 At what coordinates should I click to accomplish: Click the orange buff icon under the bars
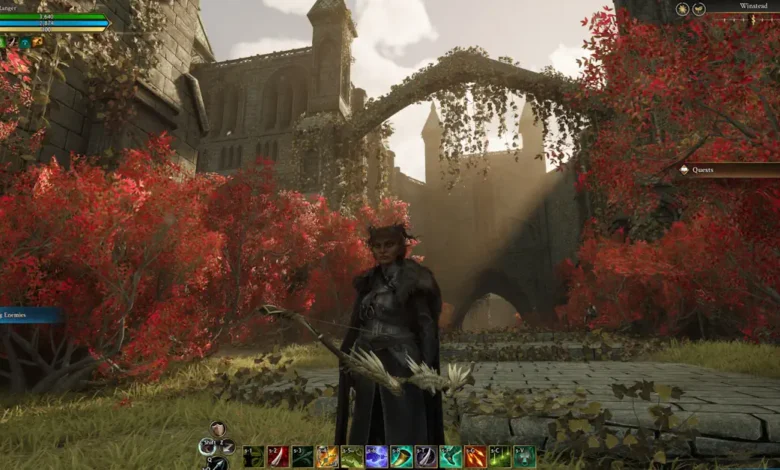(x=38, y=42)
